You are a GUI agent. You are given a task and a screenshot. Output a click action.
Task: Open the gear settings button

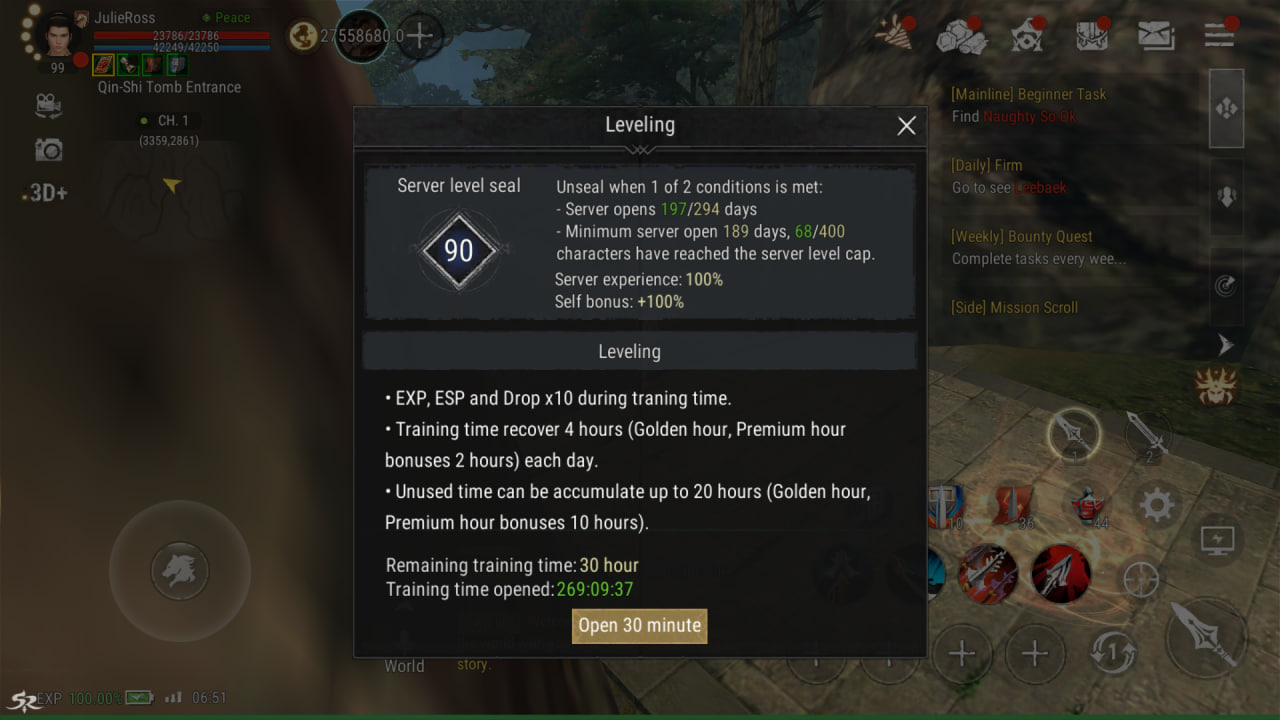(1157, 506)
